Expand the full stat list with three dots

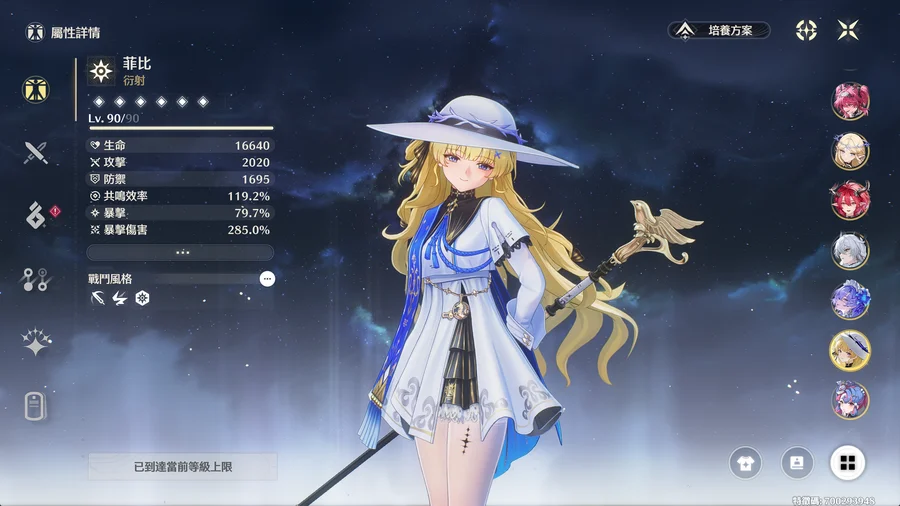click(x=181, y=253)
